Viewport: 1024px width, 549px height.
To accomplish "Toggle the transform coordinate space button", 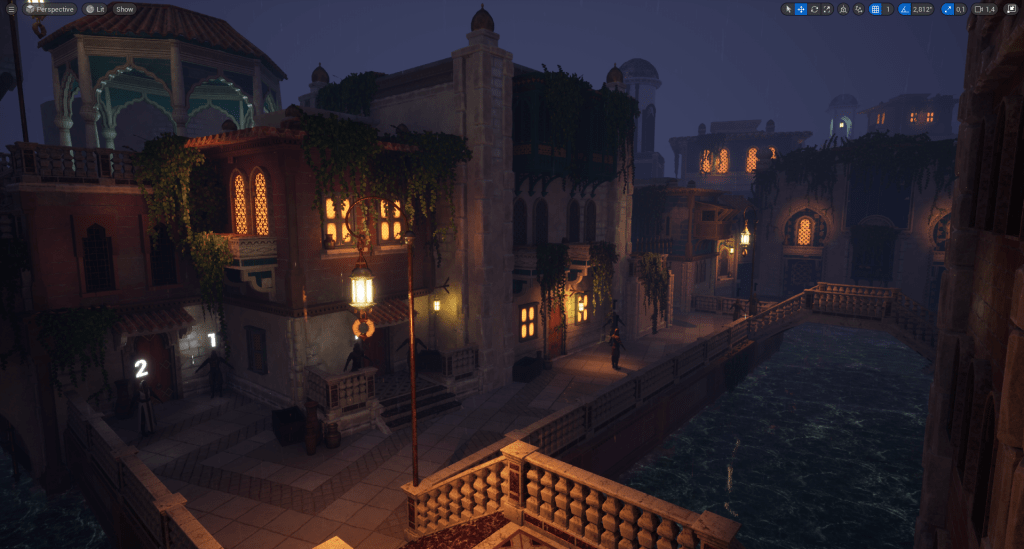I will tap(843, 9).
